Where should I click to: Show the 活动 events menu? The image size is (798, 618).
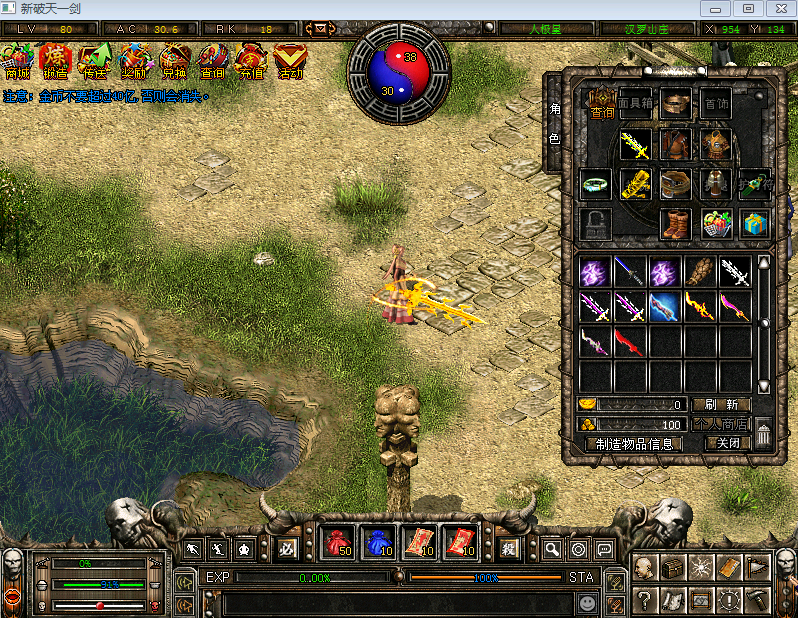point(290,60)
